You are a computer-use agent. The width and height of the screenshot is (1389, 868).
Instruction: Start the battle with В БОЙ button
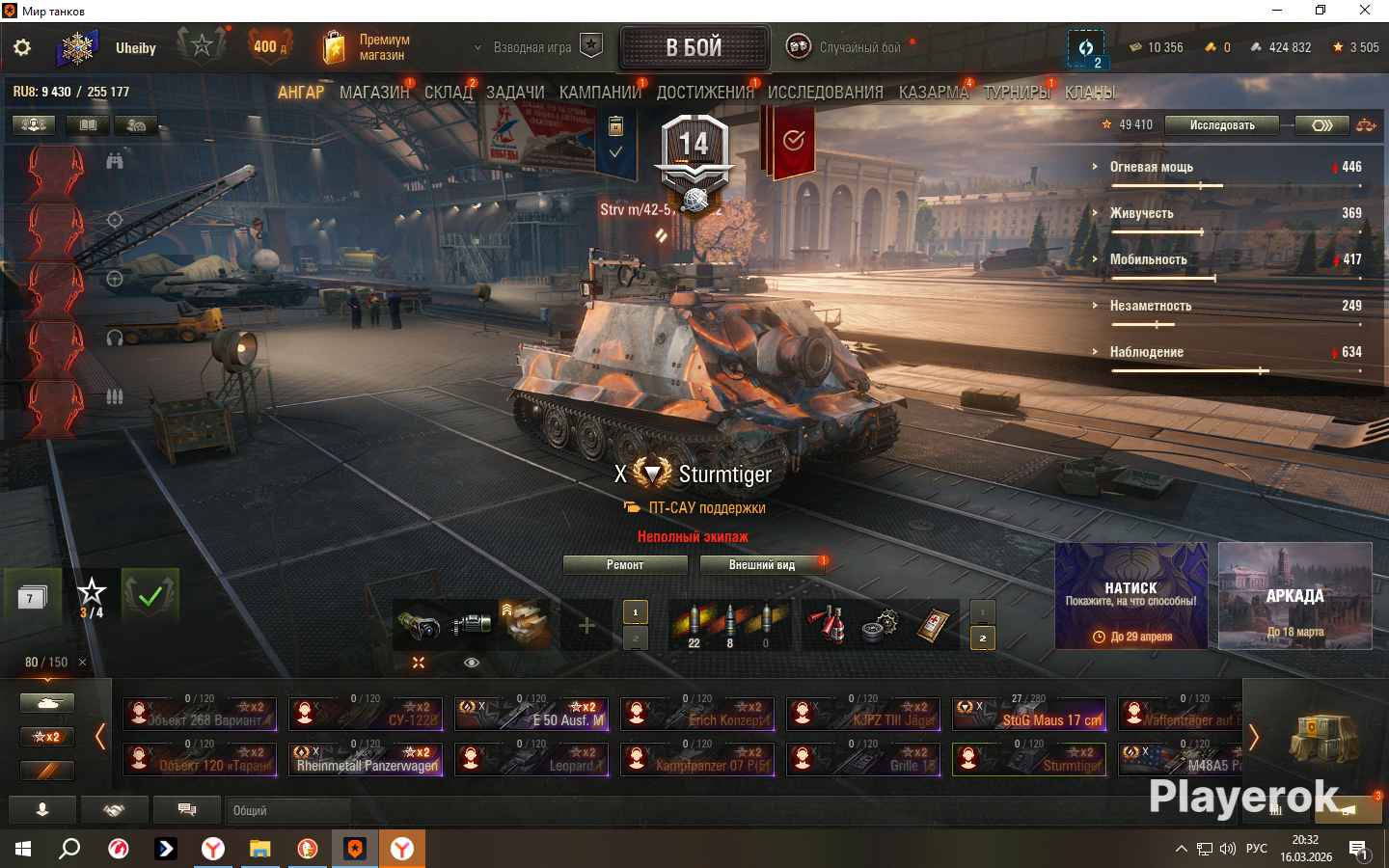tap(694, 47)
